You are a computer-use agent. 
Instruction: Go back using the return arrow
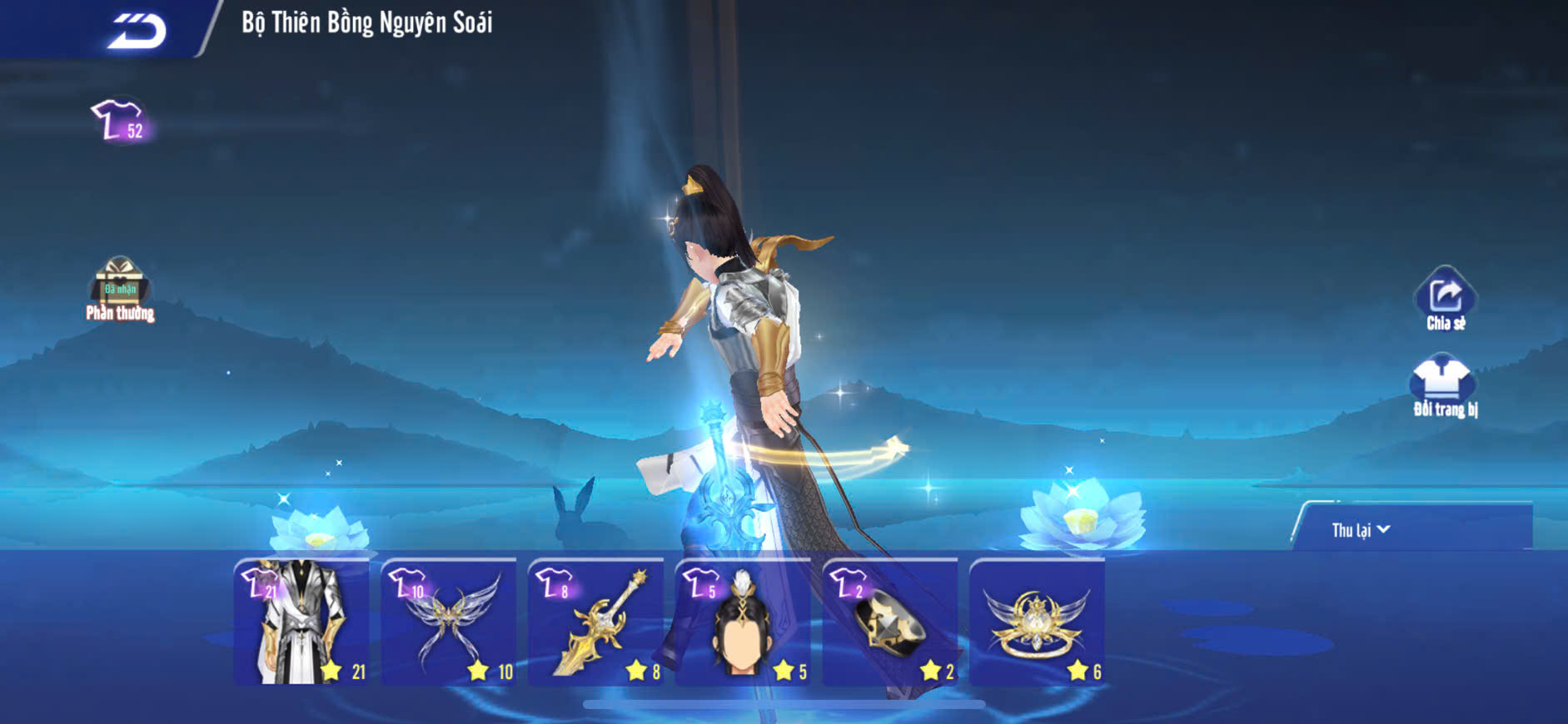pyautogui.click(x=137, y=31)
